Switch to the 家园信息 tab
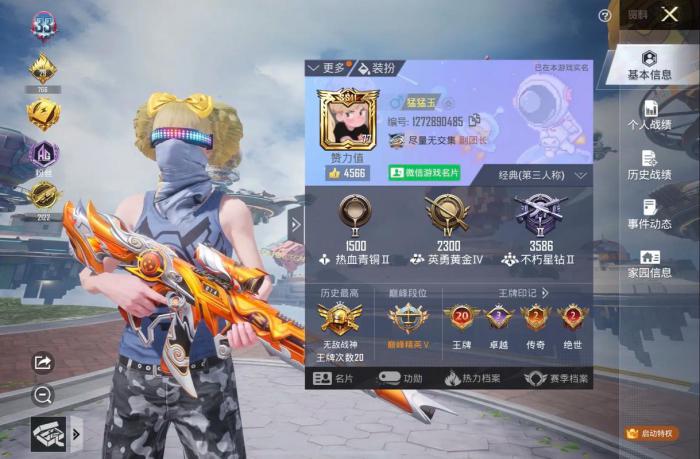700x459 pixels. point(649,263)
